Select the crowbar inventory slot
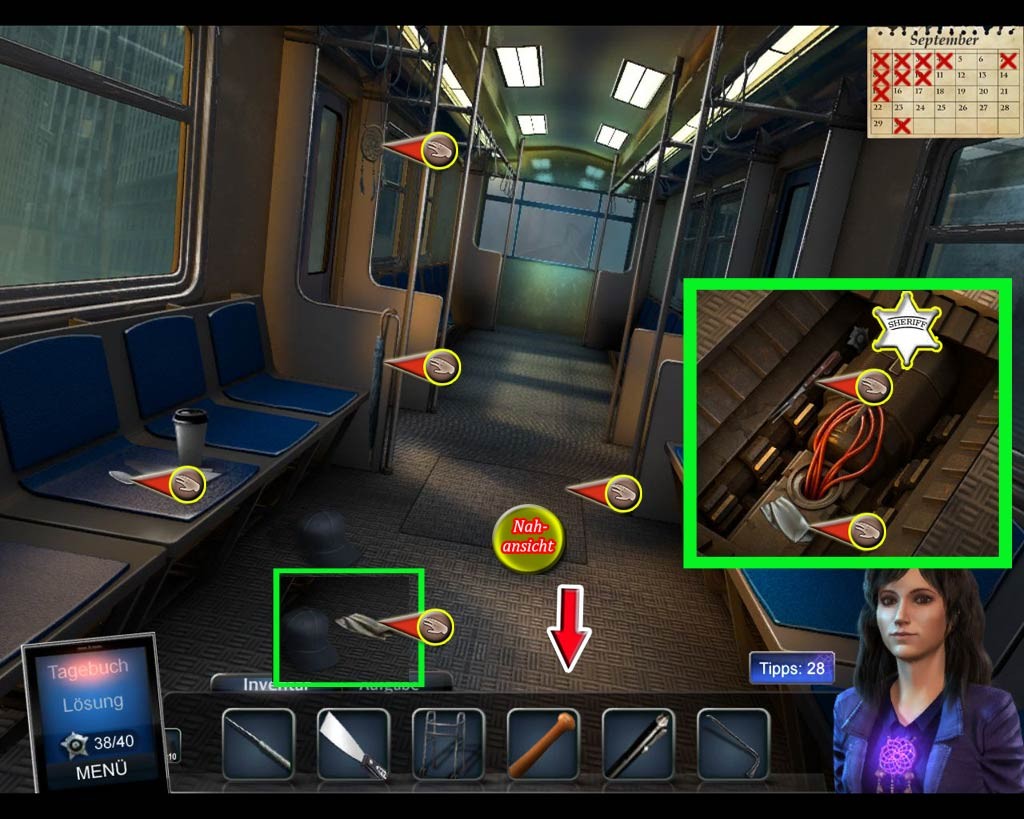Screen dimensions: 1024x819 pos(733,744)
